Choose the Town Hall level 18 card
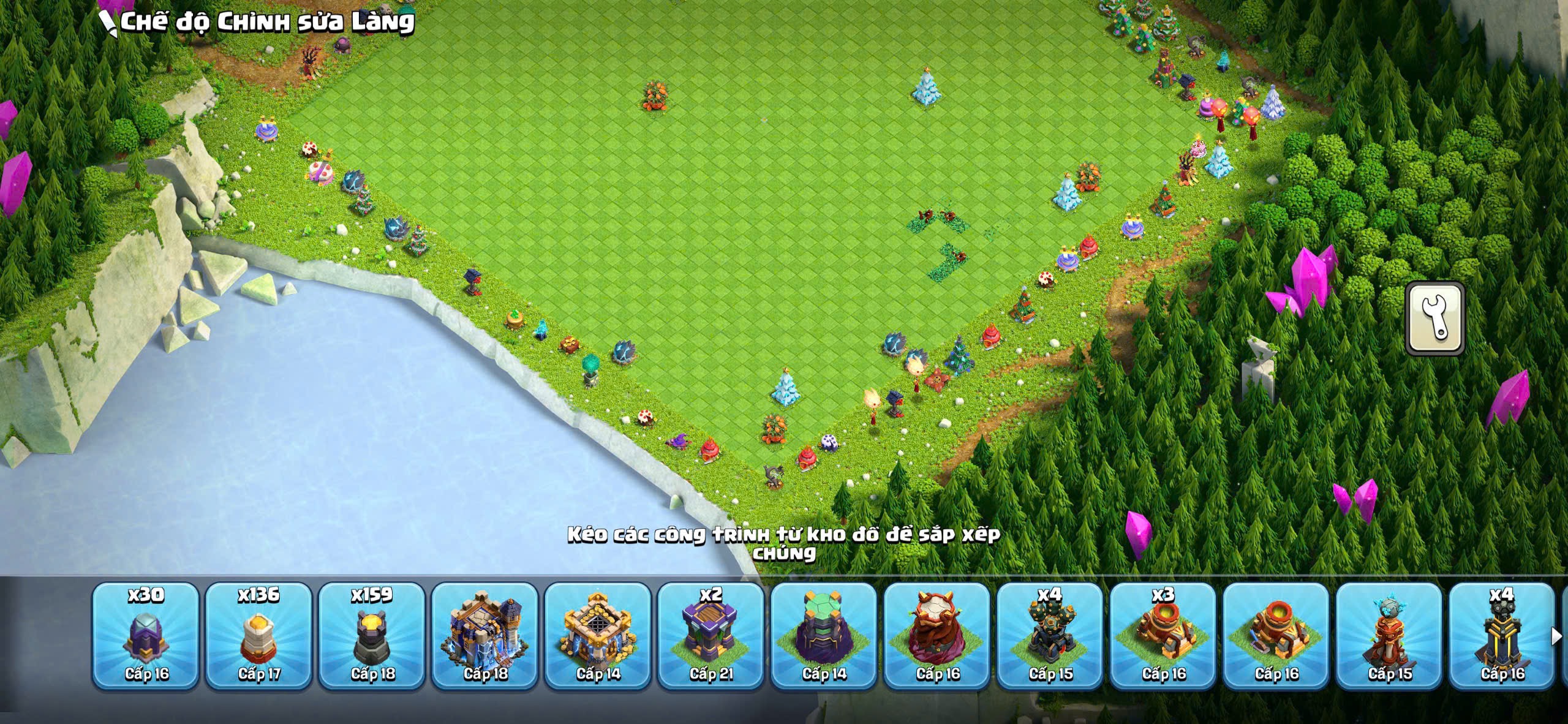This screenshot has width=1568, height=724. (x=484, y=636)
